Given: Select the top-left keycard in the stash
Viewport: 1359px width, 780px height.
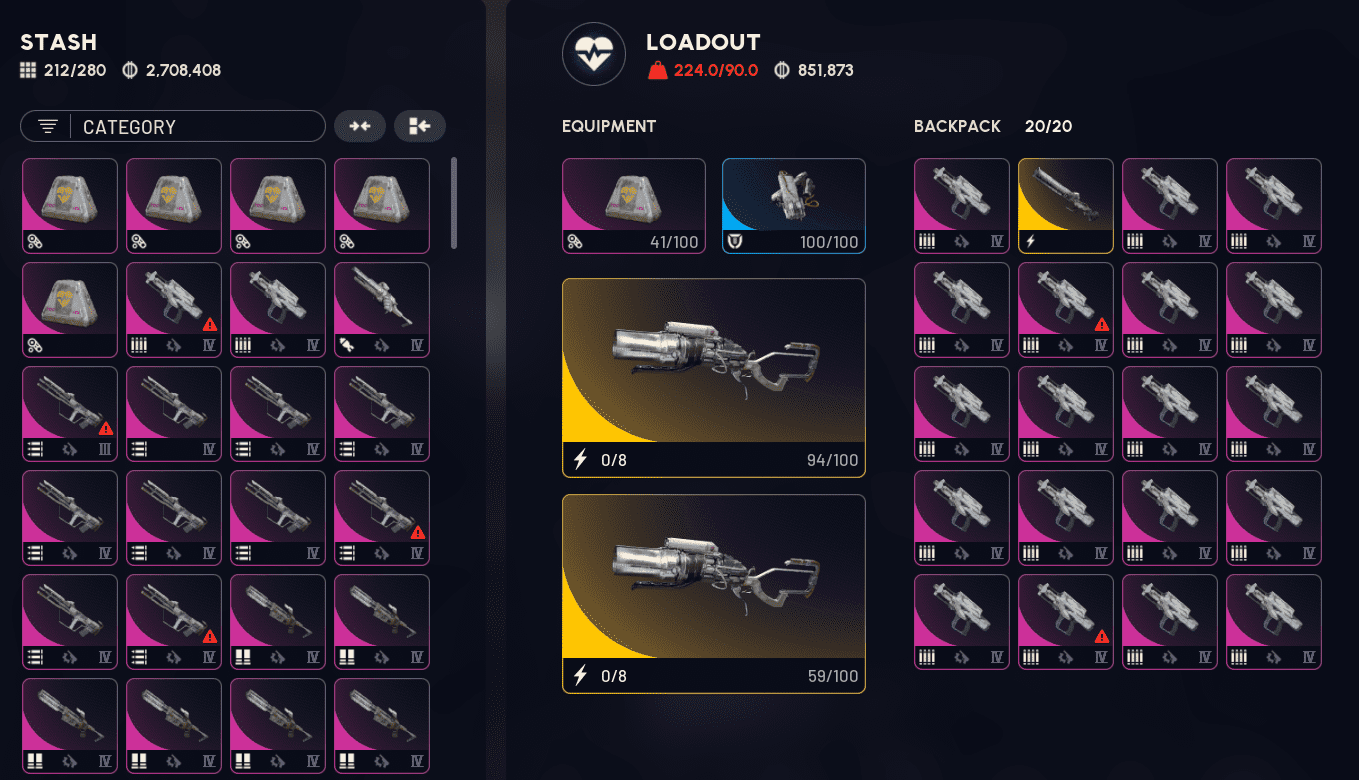Looking at the screenshot, I should [x=69, y=205].
